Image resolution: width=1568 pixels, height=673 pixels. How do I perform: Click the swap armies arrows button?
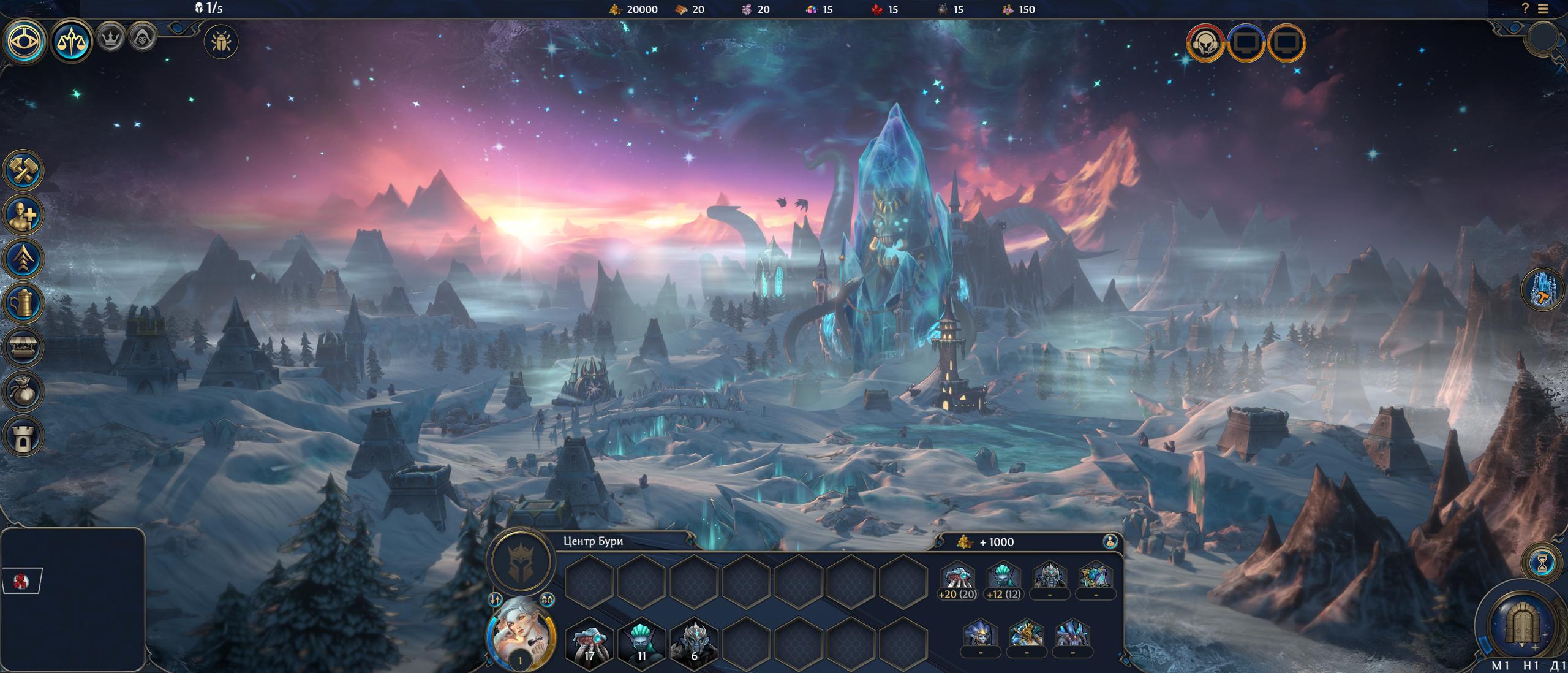point(496,599)
